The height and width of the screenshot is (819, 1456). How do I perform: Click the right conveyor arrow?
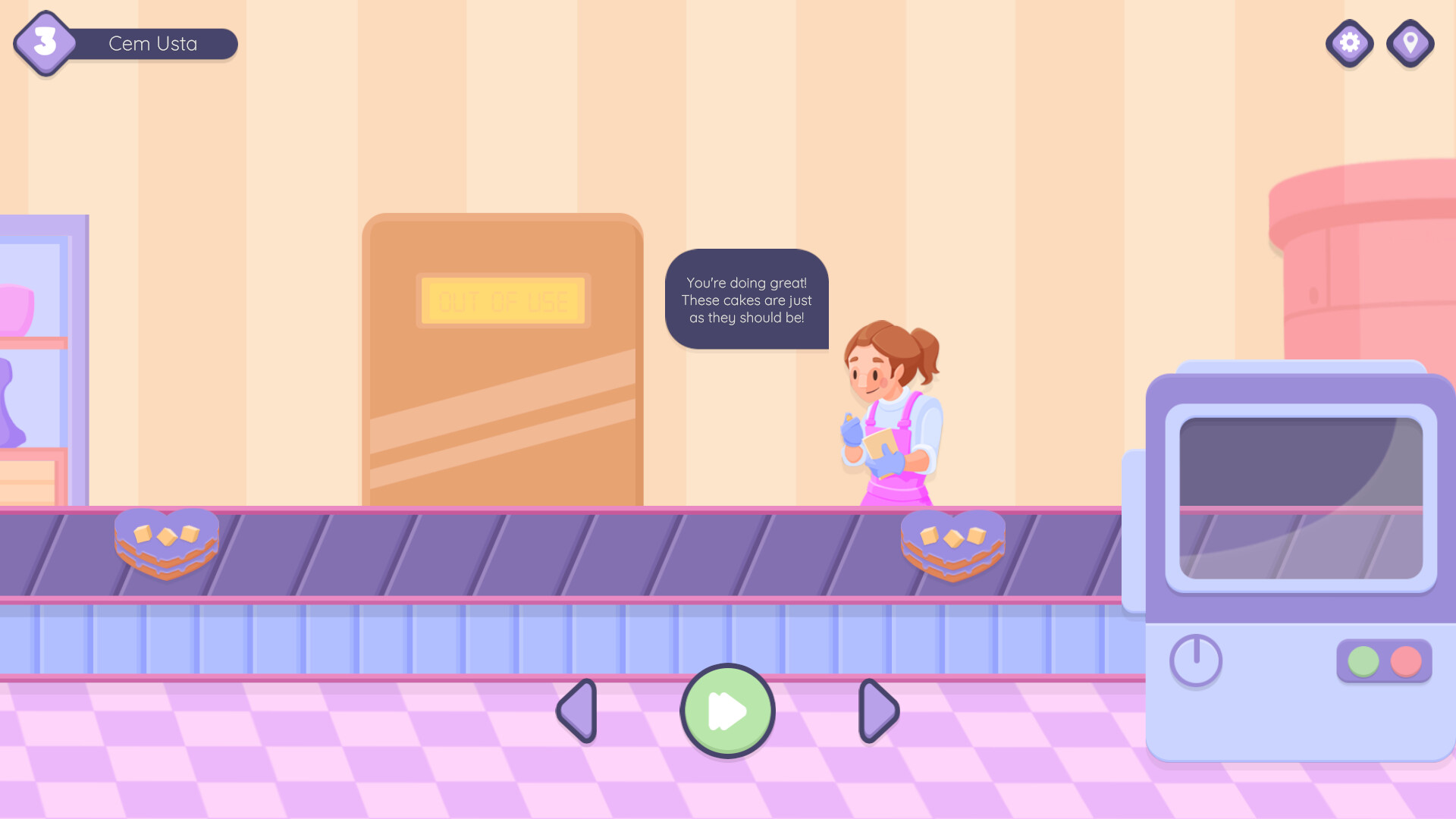click(x=877, y=710)
